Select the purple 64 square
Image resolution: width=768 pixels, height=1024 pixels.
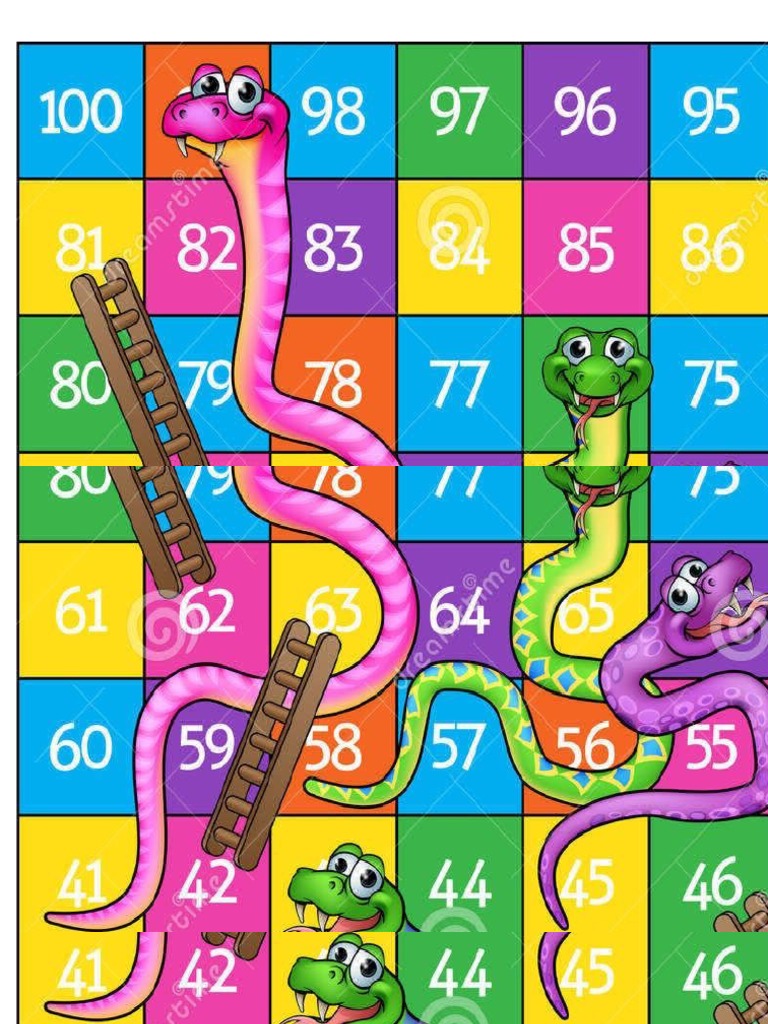[x=458, y=612]
